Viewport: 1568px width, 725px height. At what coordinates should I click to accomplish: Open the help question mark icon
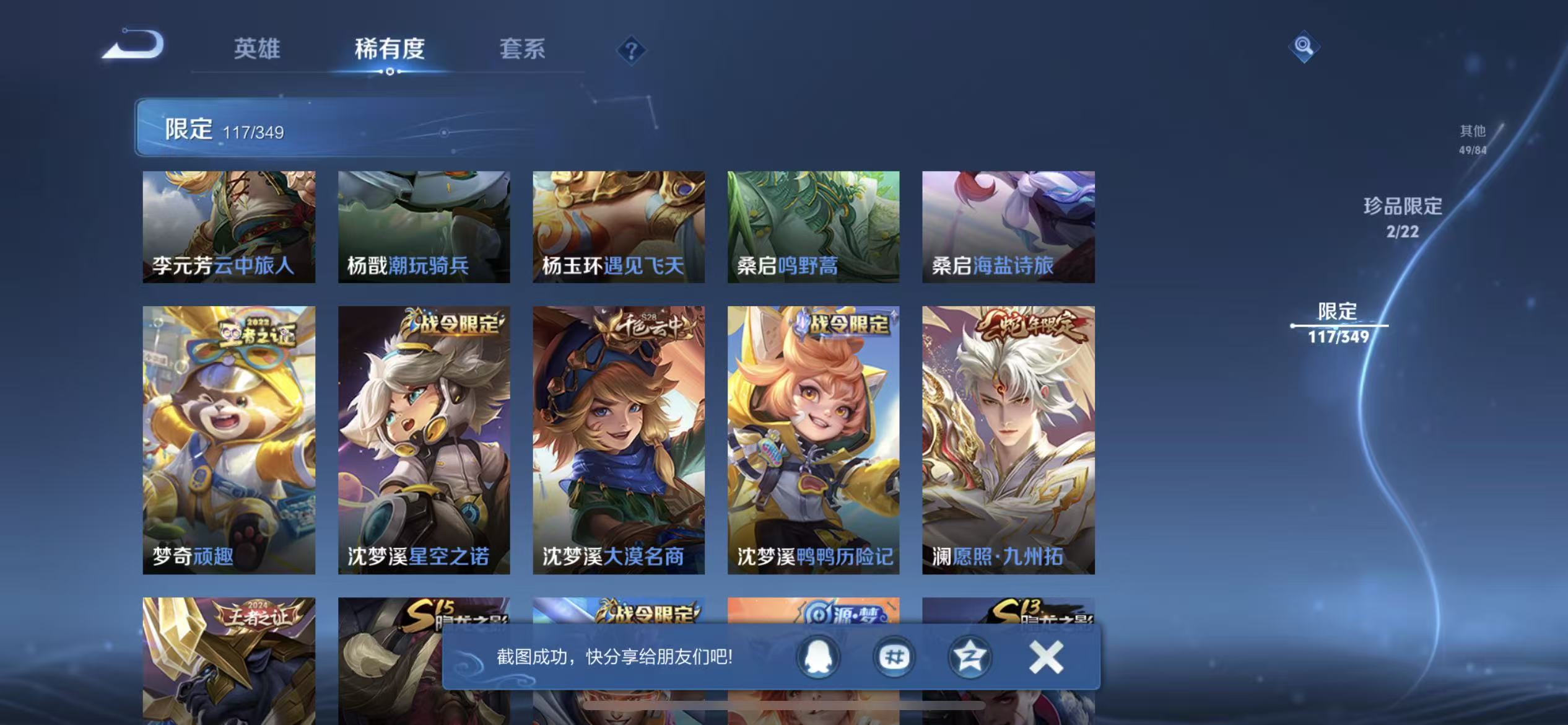(x=630, y=52)
